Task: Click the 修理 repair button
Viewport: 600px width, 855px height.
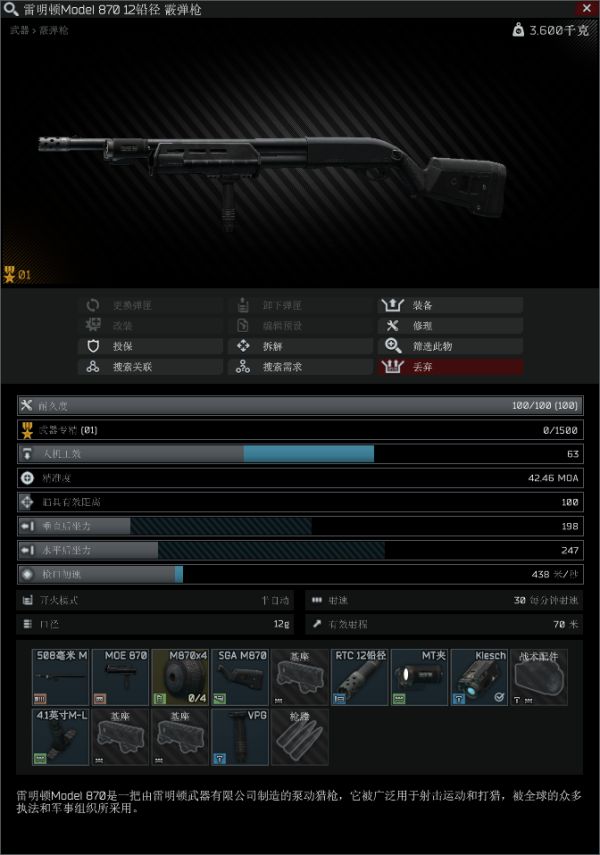Action: [x=449, y=326]
